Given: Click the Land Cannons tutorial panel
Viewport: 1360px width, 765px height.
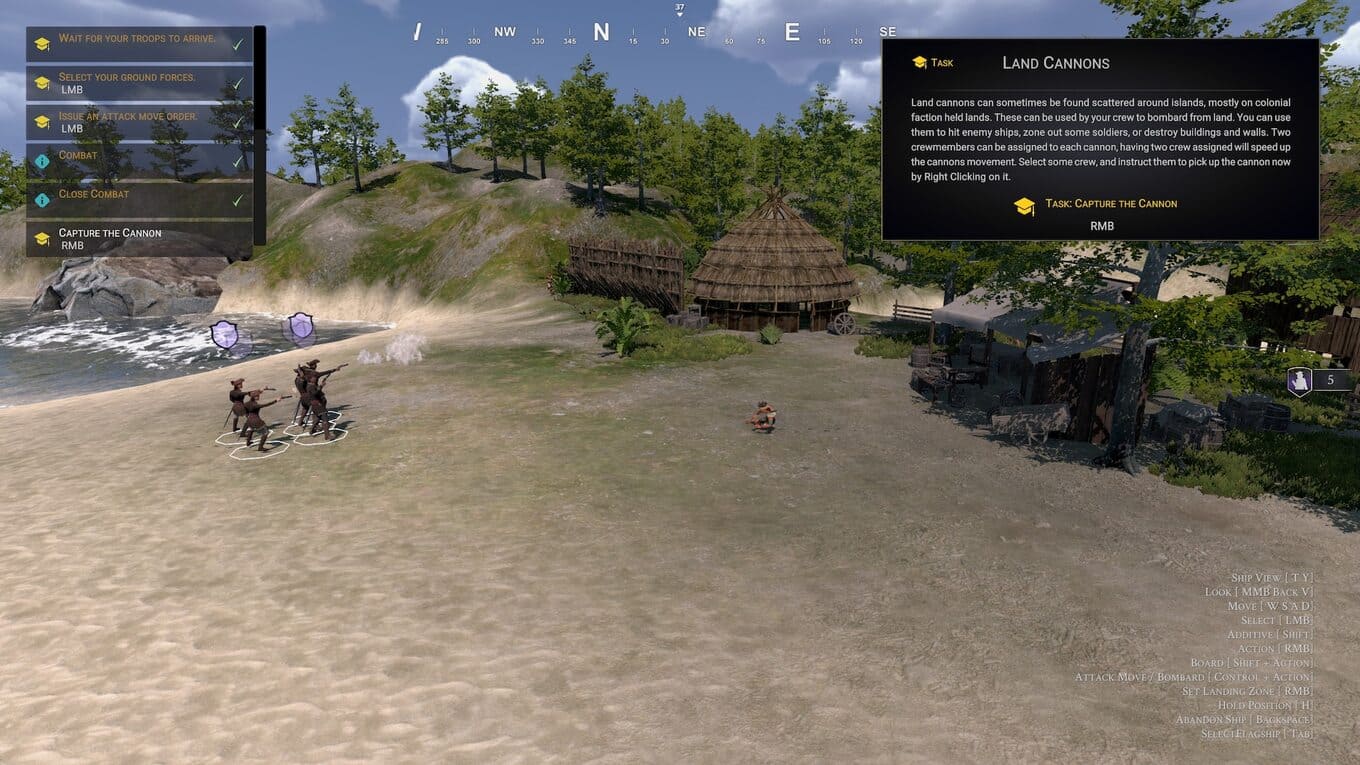Looking at the screenshot, I should point(1099,139).
